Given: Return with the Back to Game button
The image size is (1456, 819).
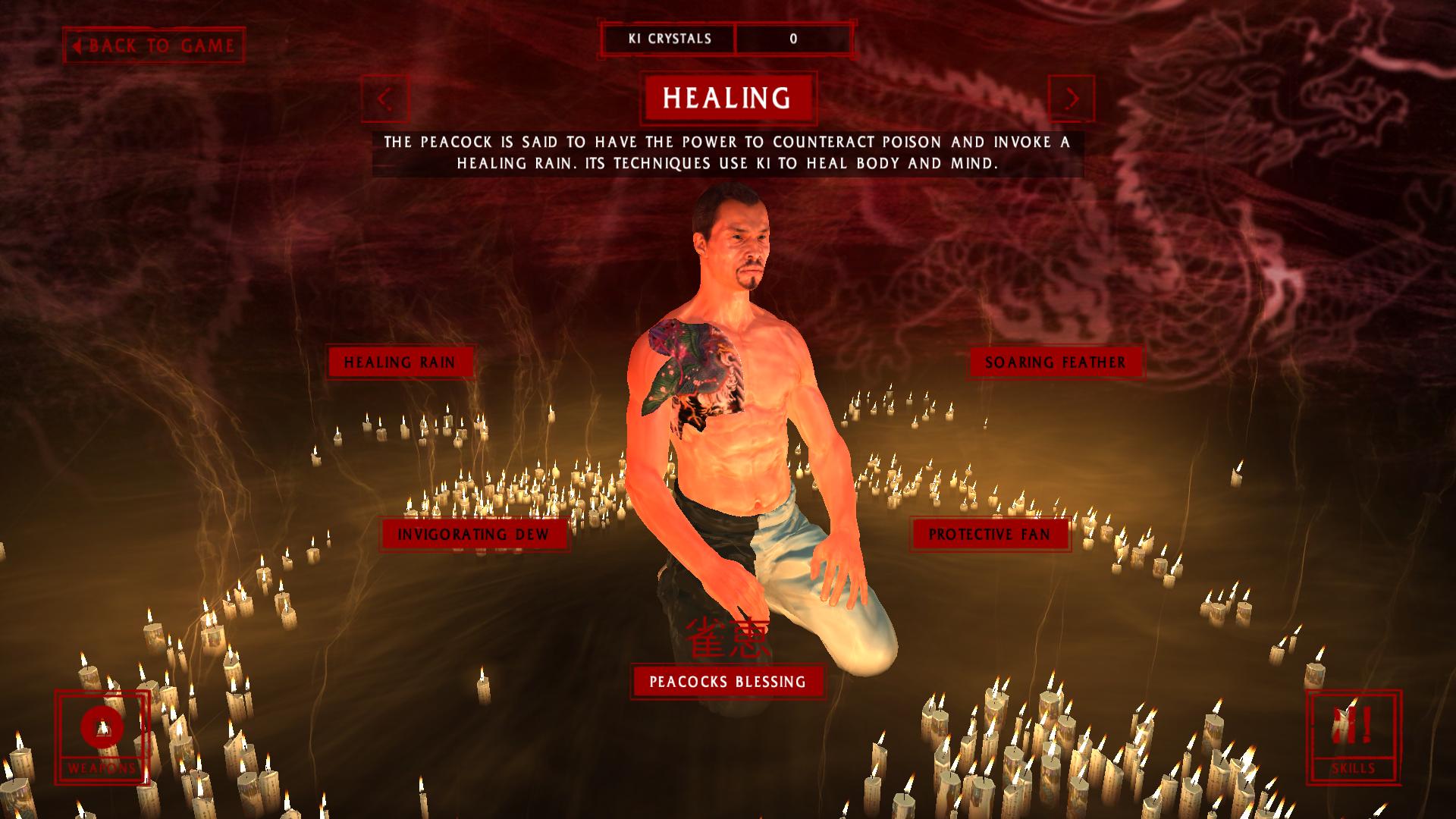Looking at the screenshot, I should 154,45.
